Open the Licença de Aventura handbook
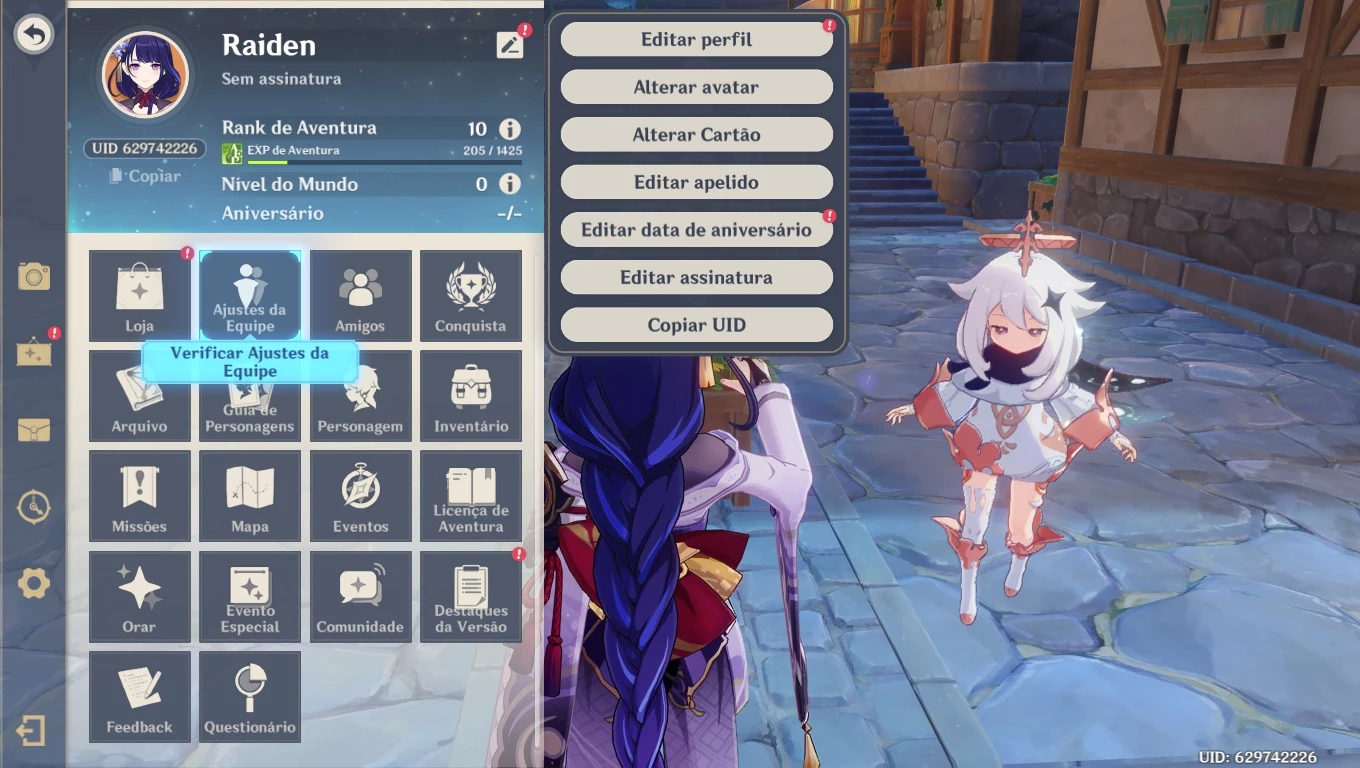1360x768 pixels. 470,495
